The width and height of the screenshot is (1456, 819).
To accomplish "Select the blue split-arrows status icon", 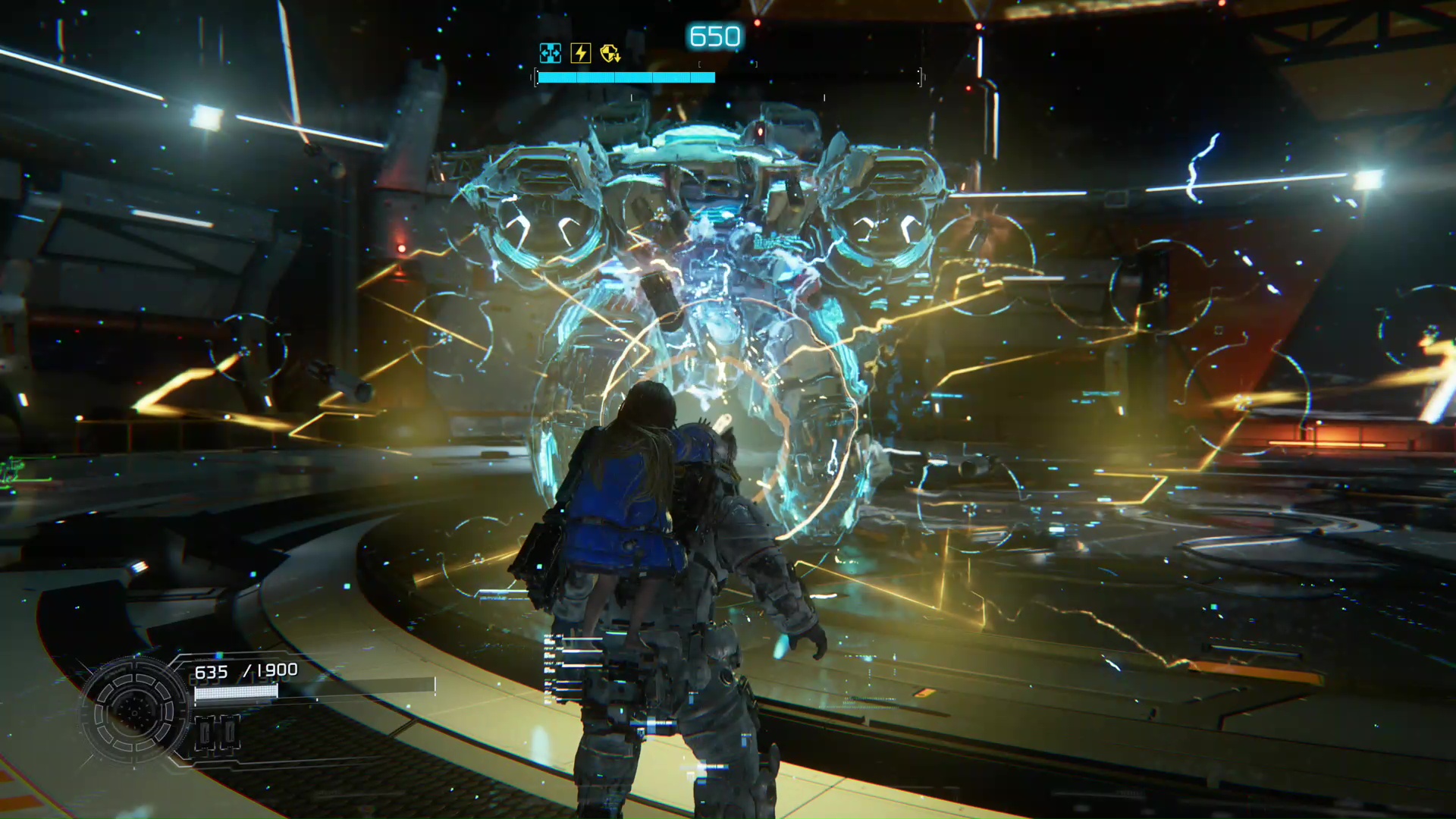I will point(550,53).
